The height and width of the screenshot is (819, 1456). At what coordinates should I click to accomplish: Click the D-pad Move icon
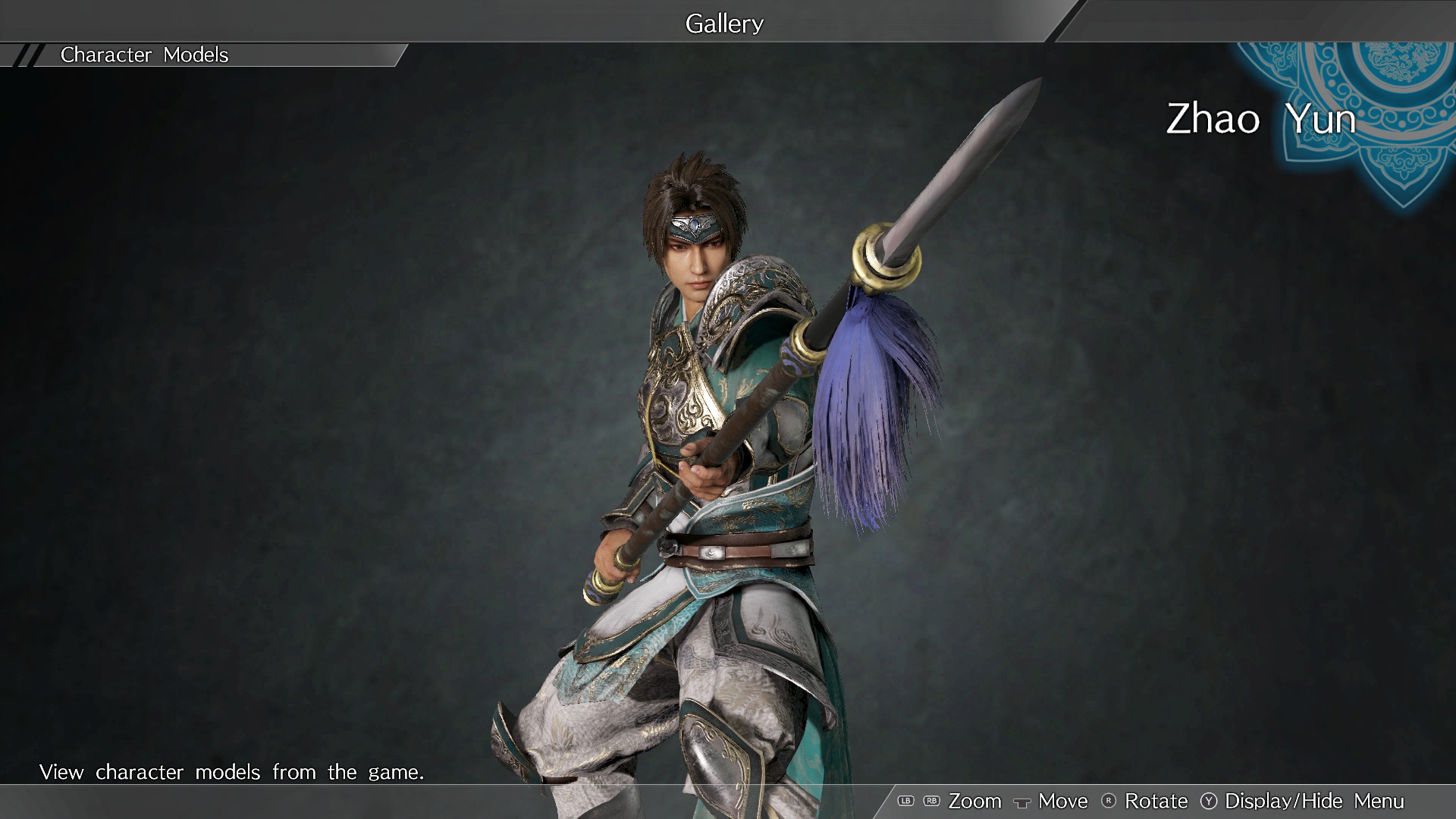coord(1023,802)
